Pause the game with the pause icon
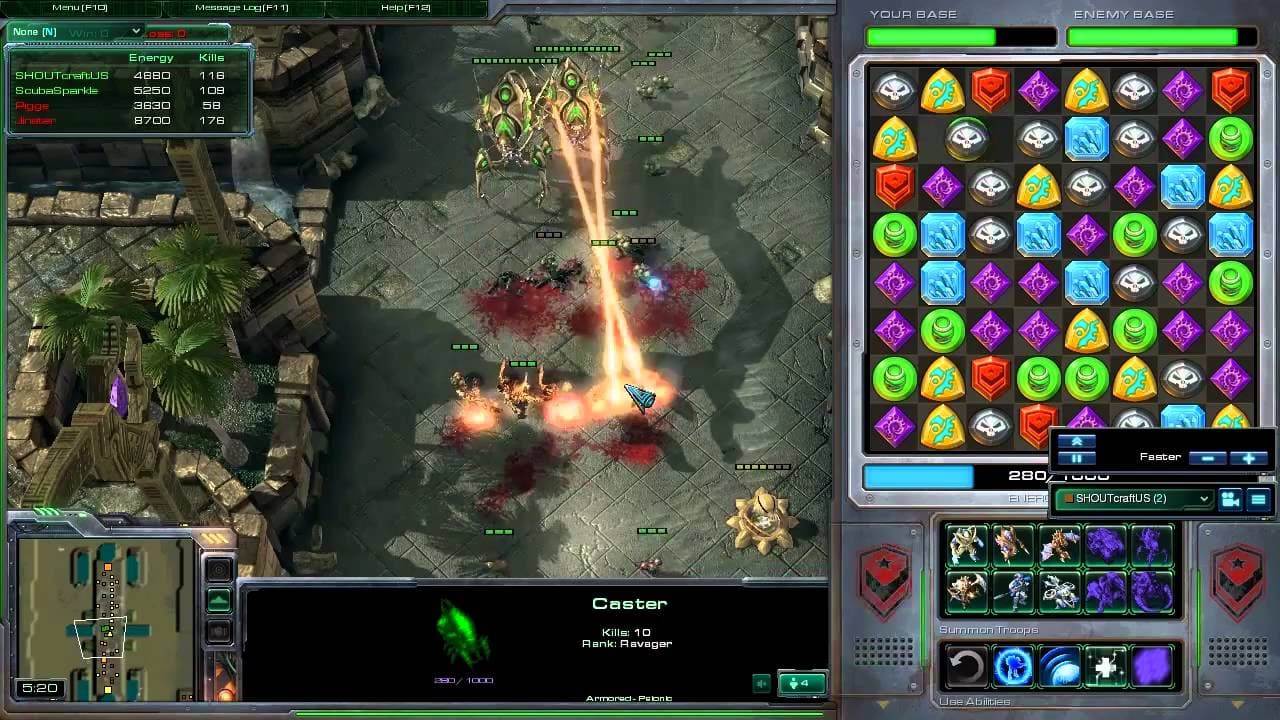1280x720 pixels. pyautogui.click(x=1077, y=458)
